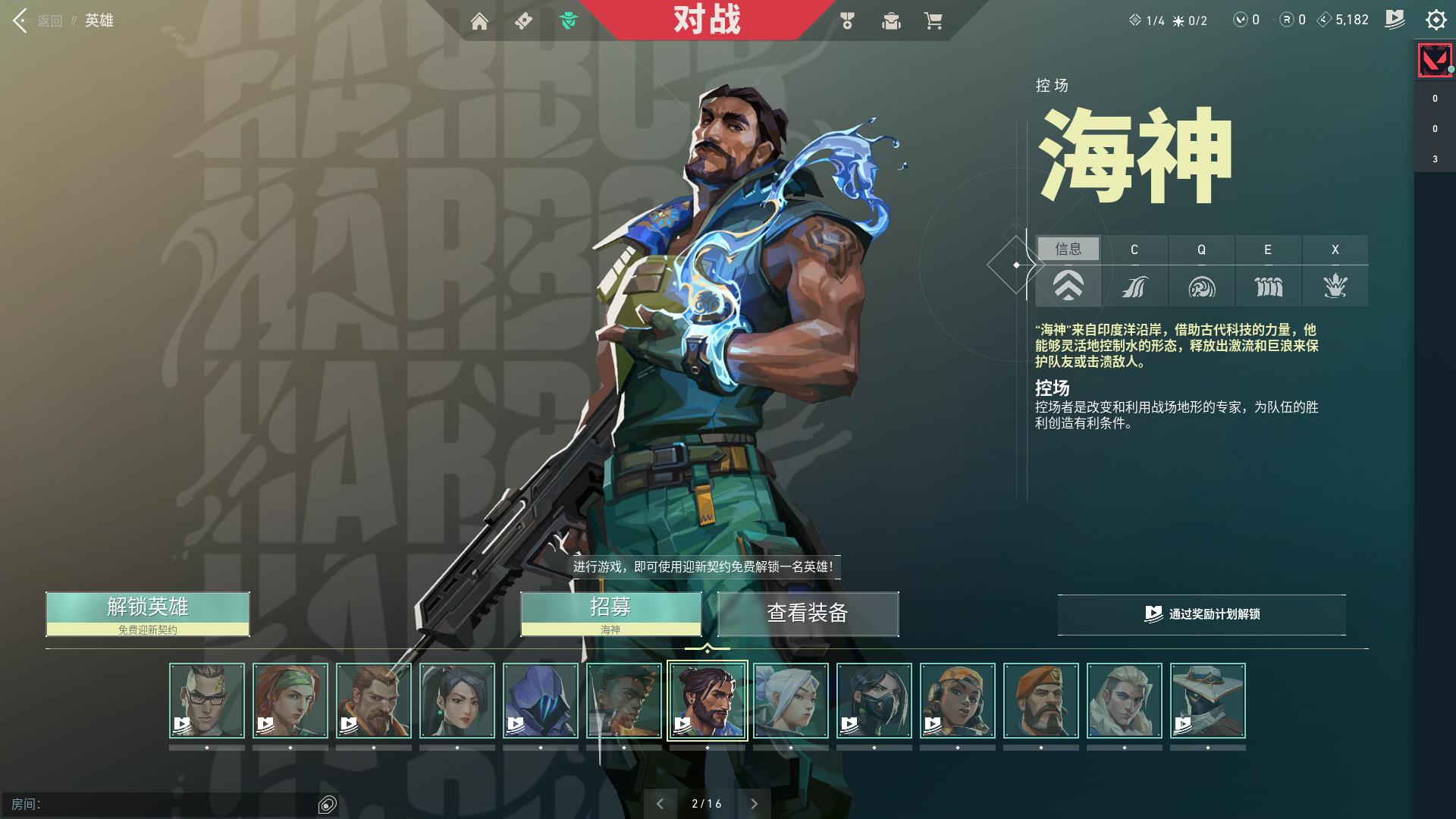Open the medals icon right of 对战

(x=847, y=22)
